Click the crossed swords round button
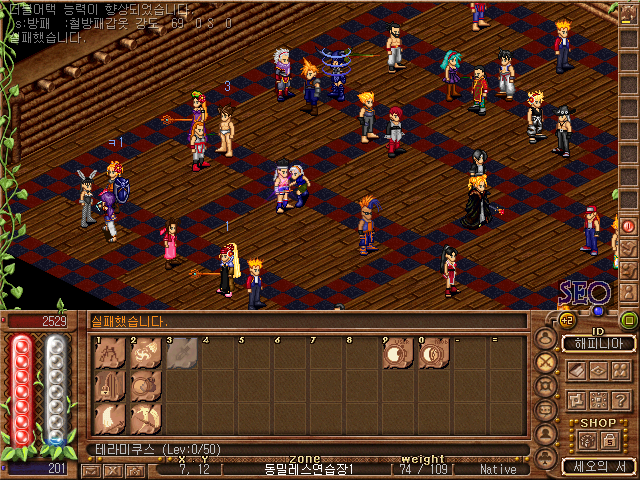This screenshot has width=640, height=480. (546, 361)
